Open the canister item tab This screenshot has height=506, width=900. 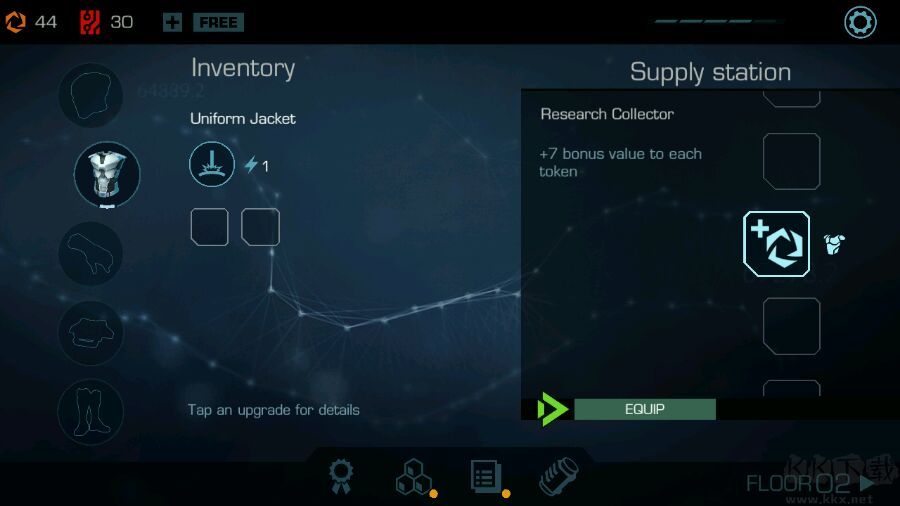558,478
